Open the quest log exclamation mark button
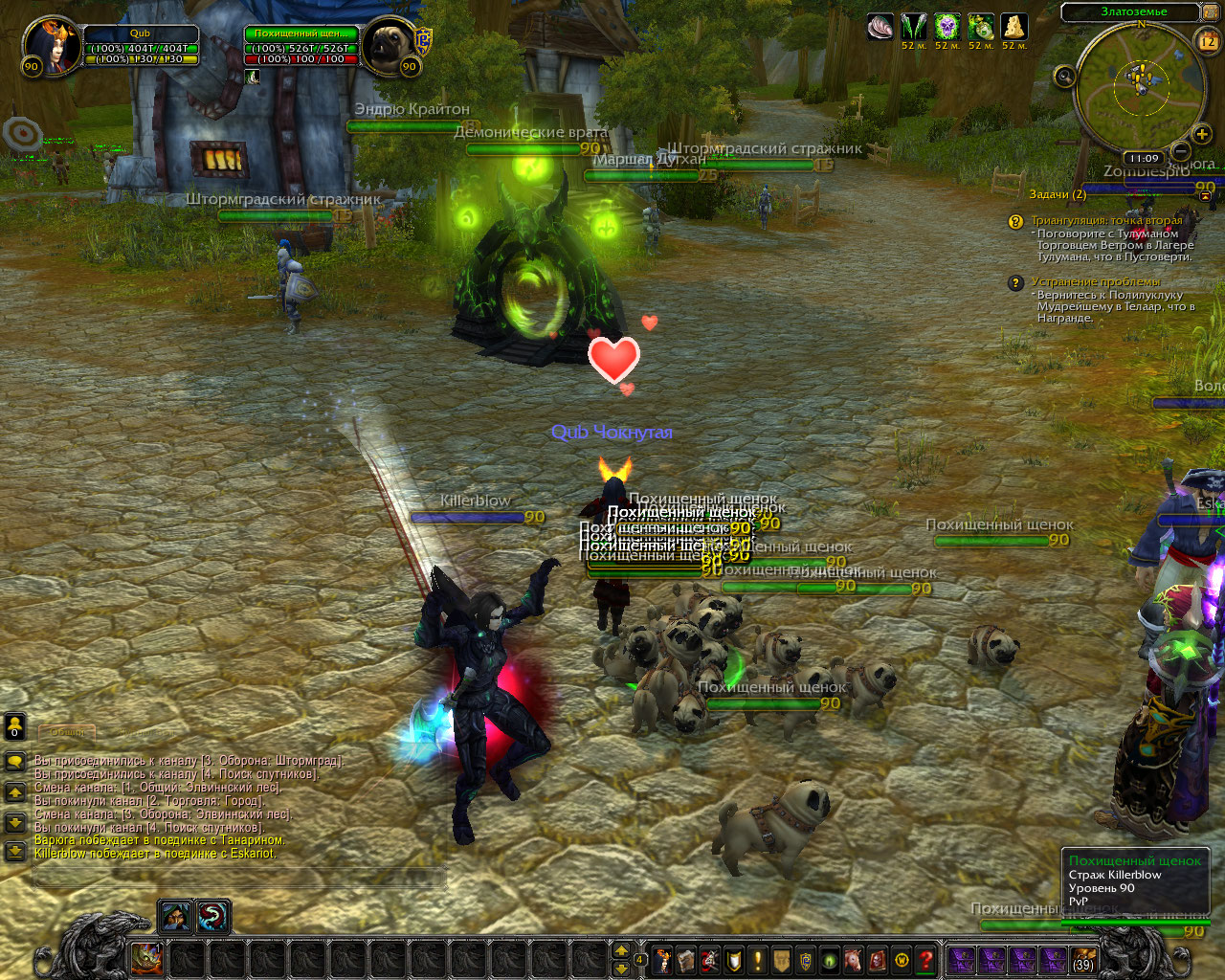1225x980 pixels. pos(758,960)
